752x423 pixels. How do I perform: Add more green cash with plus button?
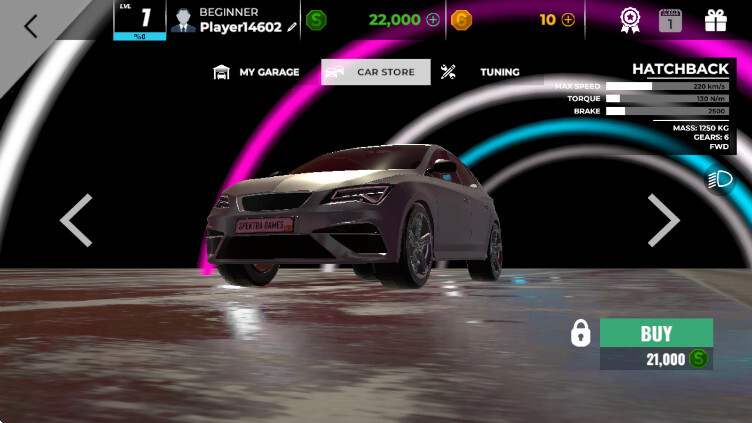click(x=432, y=19)
